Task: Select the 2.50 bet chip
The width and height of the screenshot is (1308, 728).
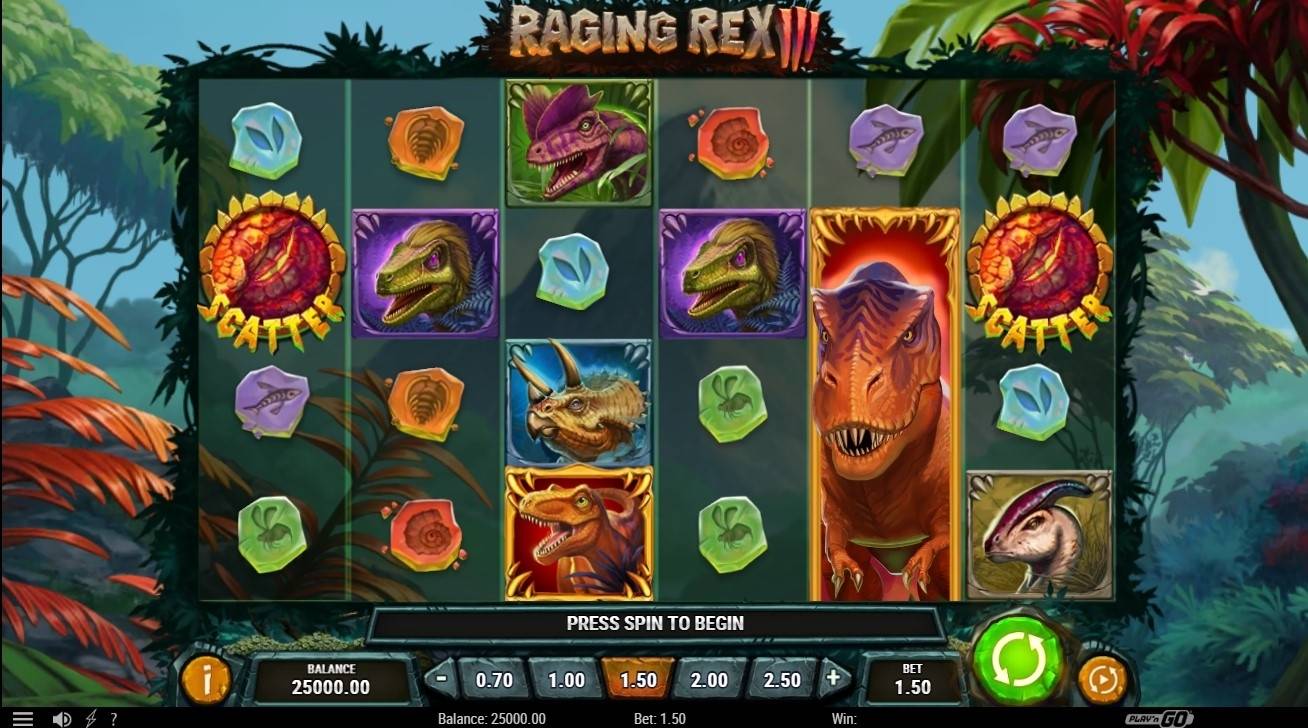Action: (781, 677)
